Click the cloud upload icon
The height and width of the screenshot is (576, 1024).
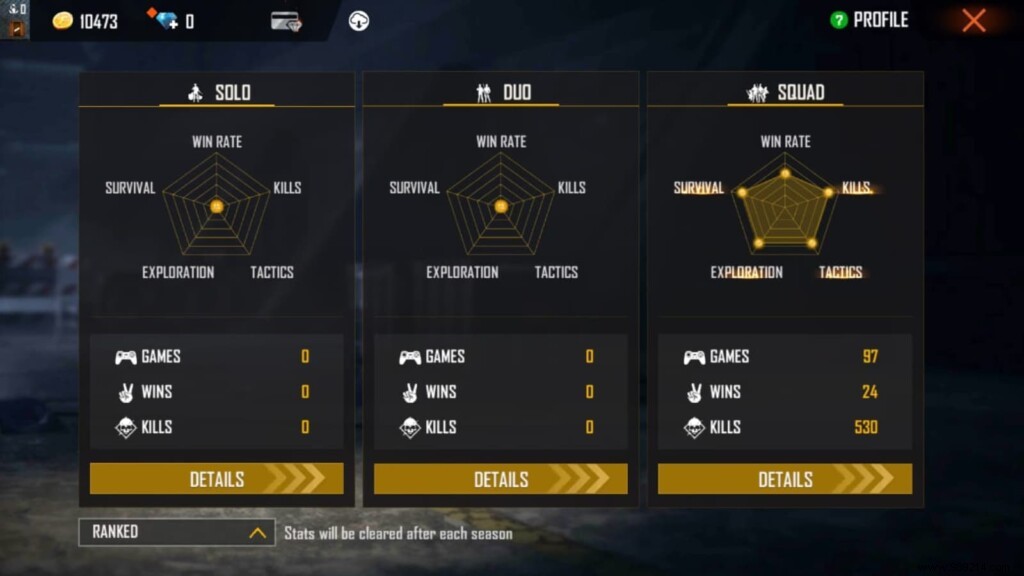[359, 21]
